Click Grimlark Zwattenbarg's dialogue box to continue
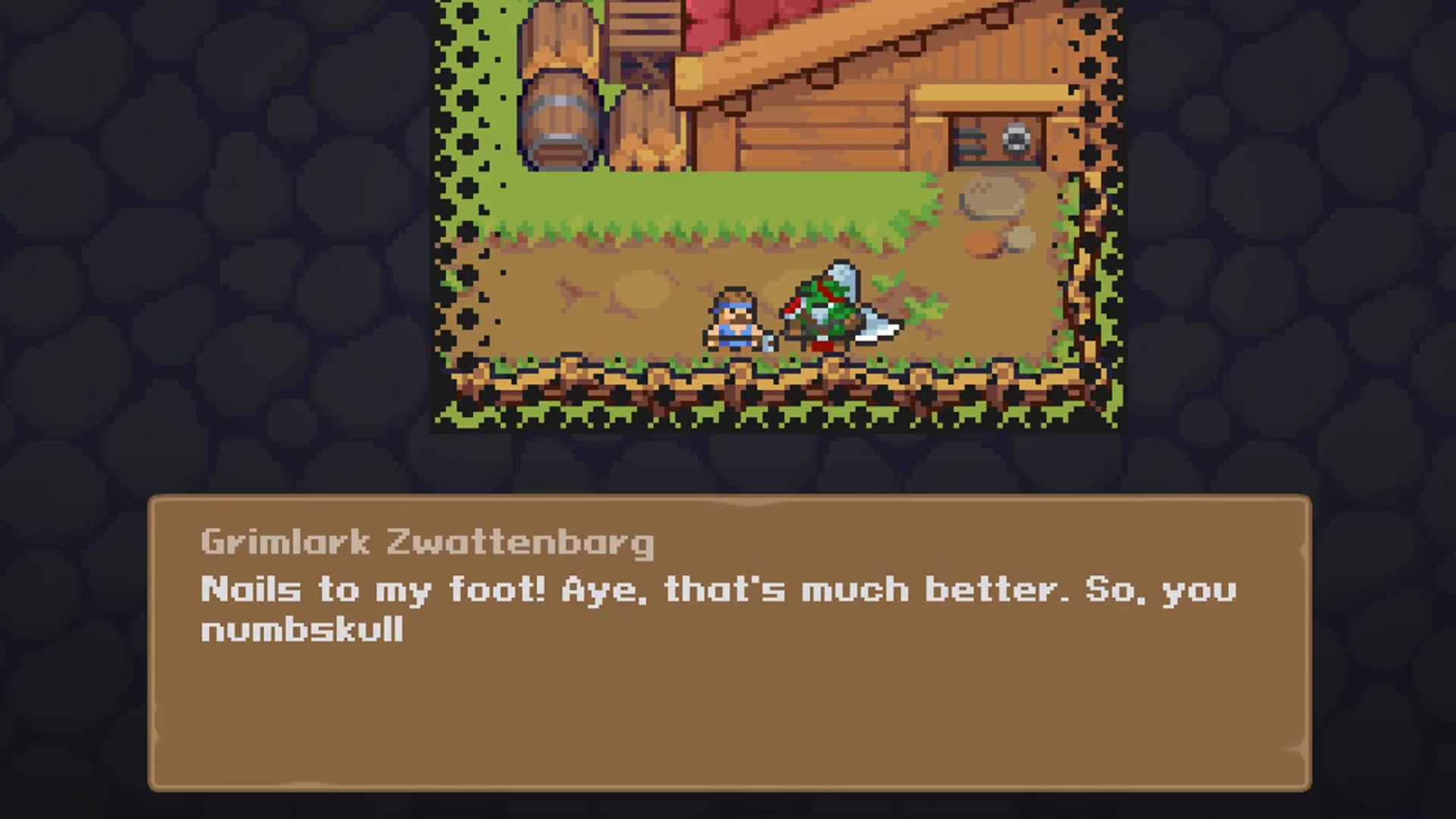 730,643
